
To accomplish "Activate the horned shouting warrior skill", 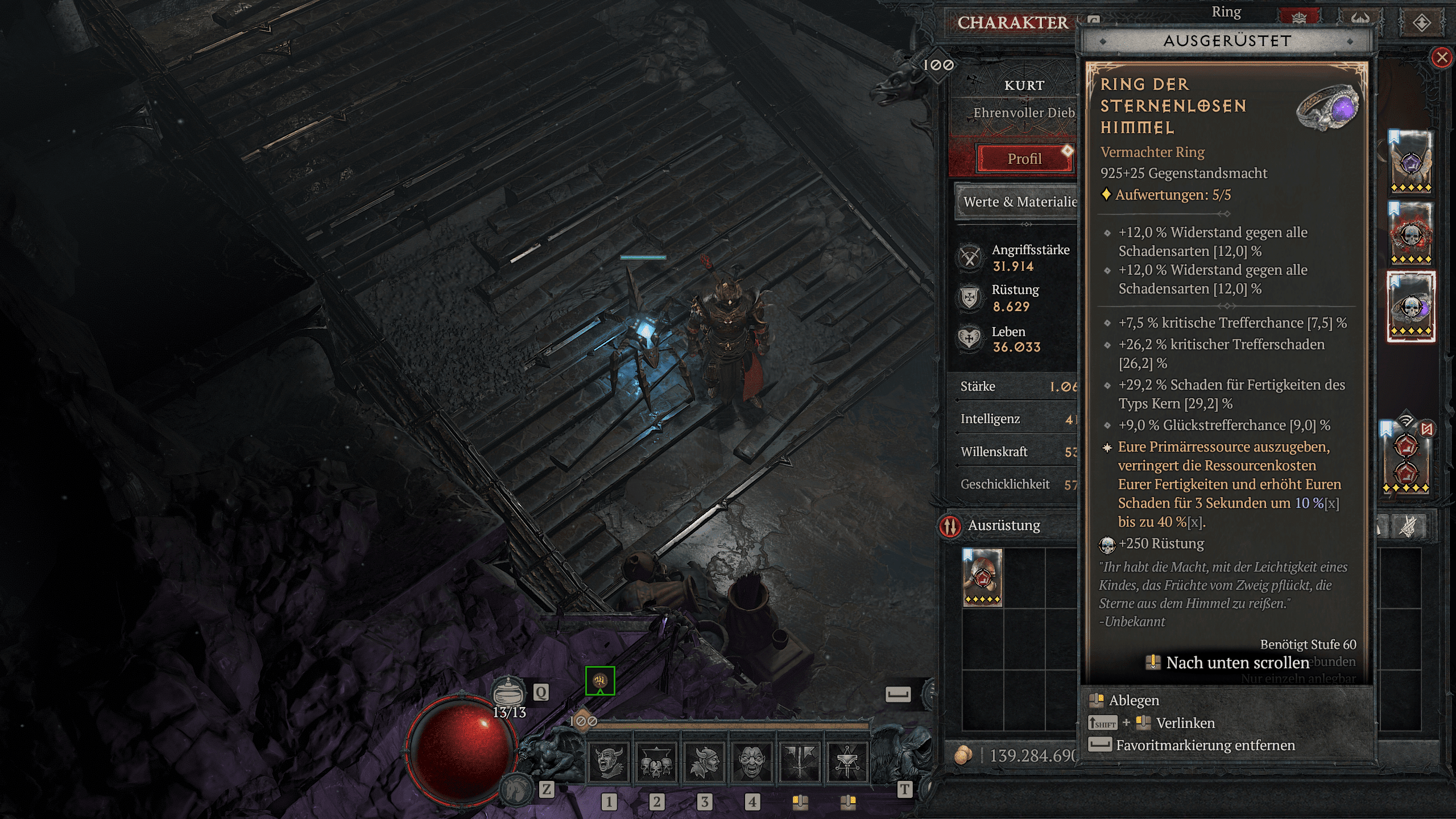I will (608, 762).
